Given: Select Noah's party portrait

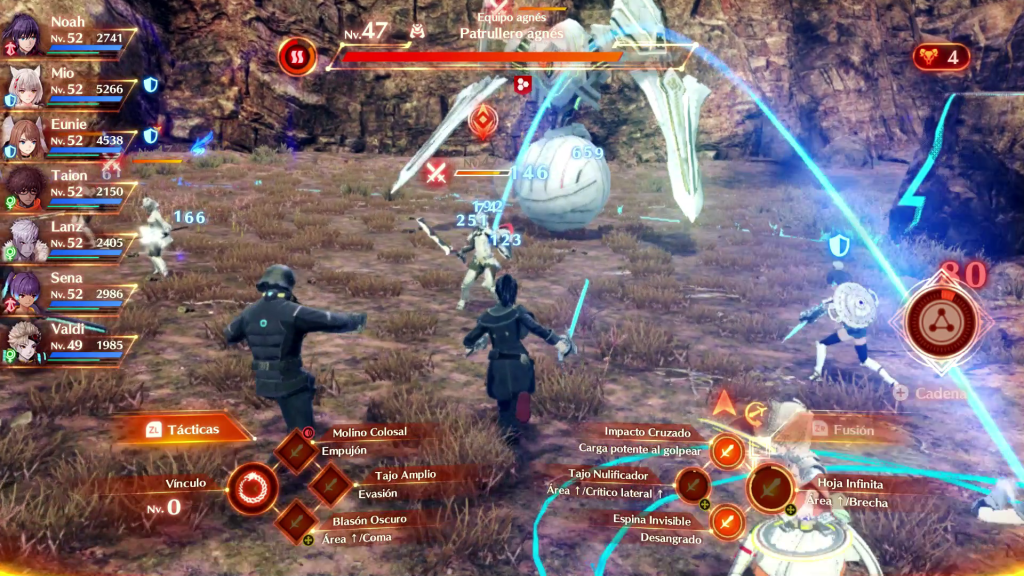Looking at the screenshot, I should pos(24,34).
